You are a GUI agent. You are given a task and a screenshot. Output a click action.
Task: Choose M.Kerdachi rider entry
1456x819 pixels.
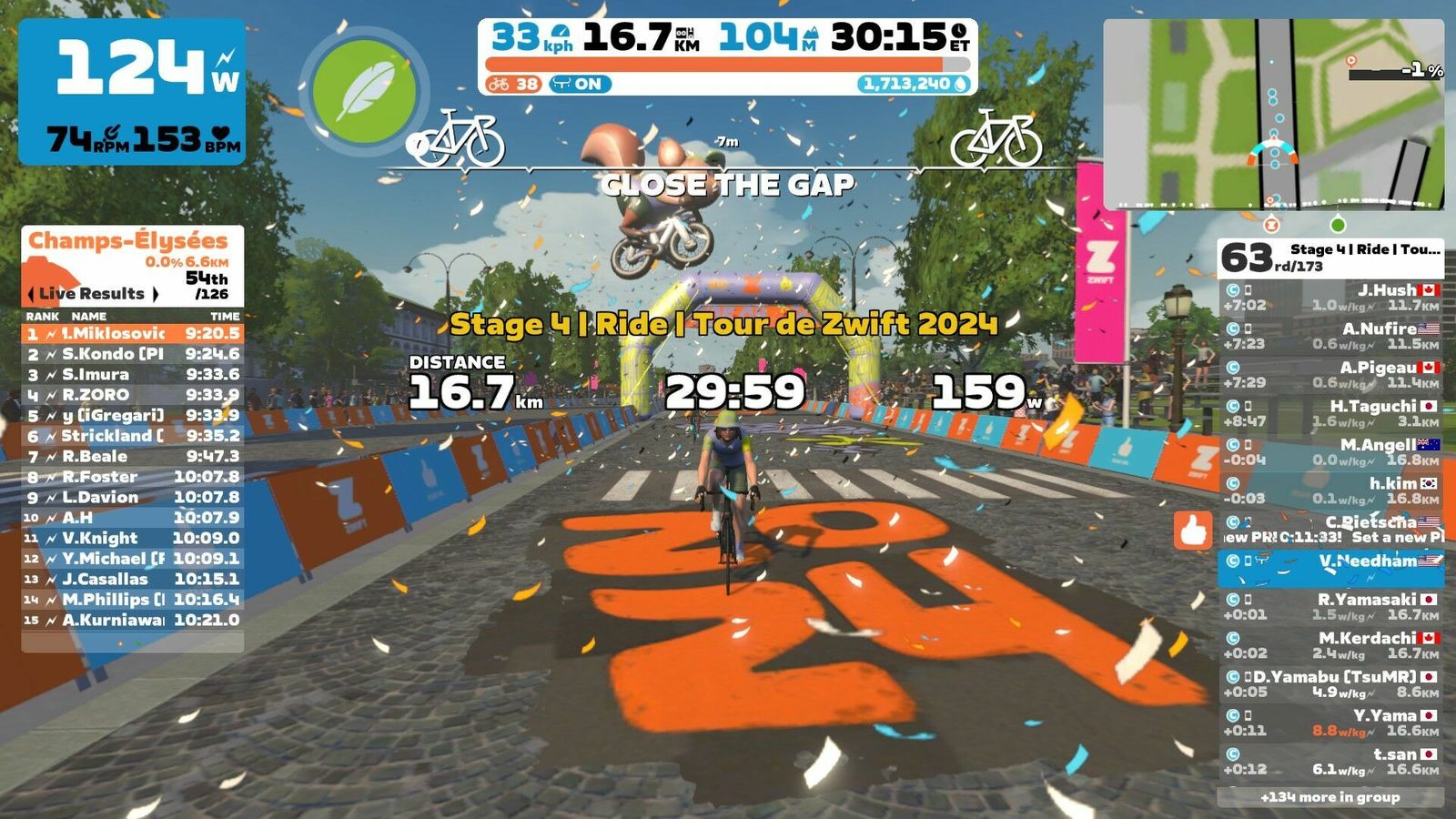[x=1330, y=645]
